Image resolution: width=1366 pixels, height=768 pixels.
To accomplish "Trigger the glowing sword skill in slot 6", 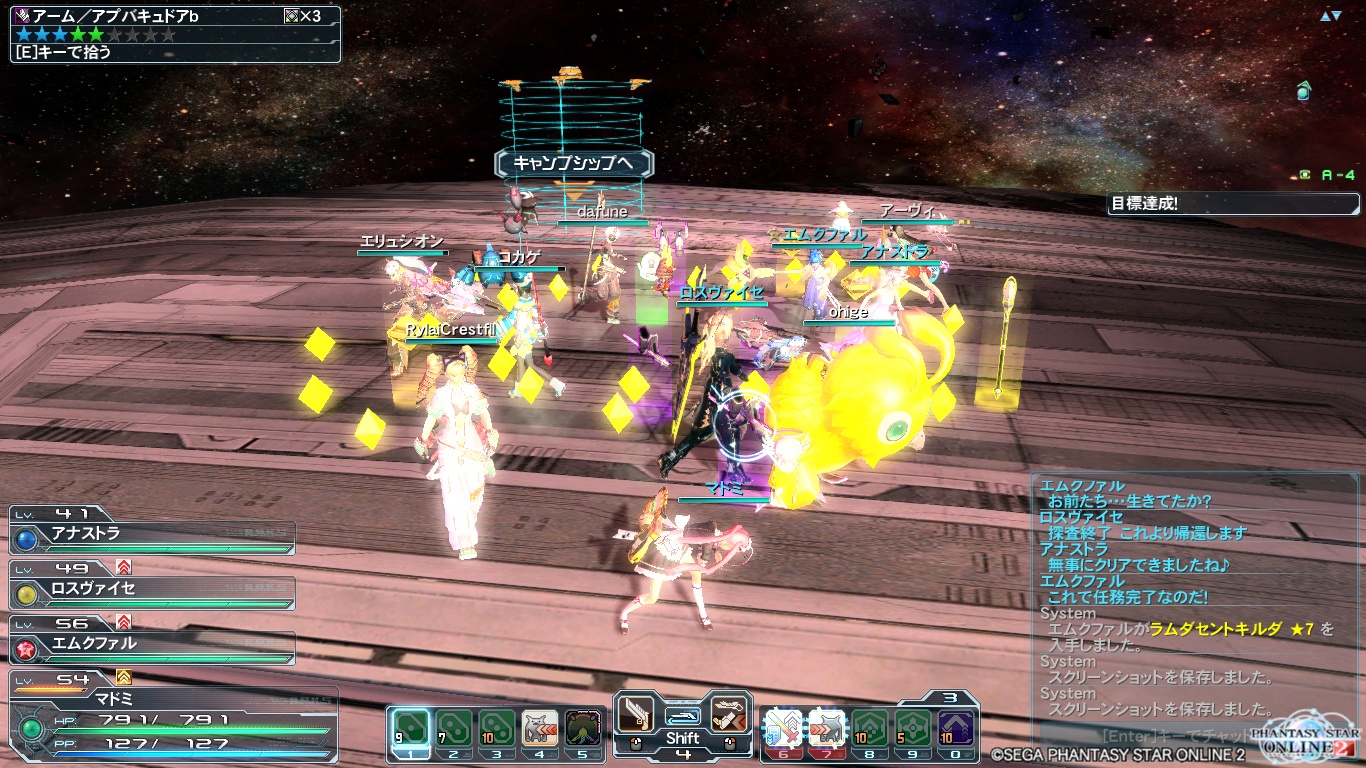I will 783,727.
